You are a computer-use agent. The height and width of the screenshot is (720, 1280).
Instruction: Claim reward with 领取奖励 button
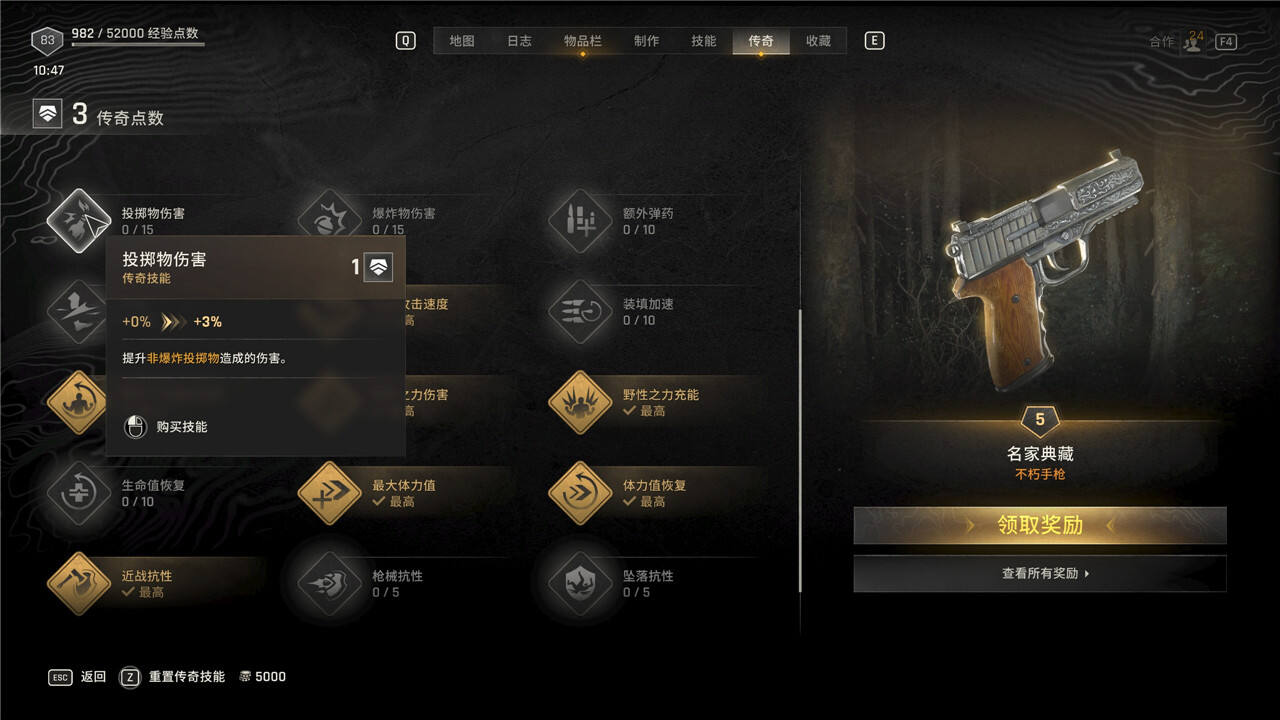tap(1039, 525)
